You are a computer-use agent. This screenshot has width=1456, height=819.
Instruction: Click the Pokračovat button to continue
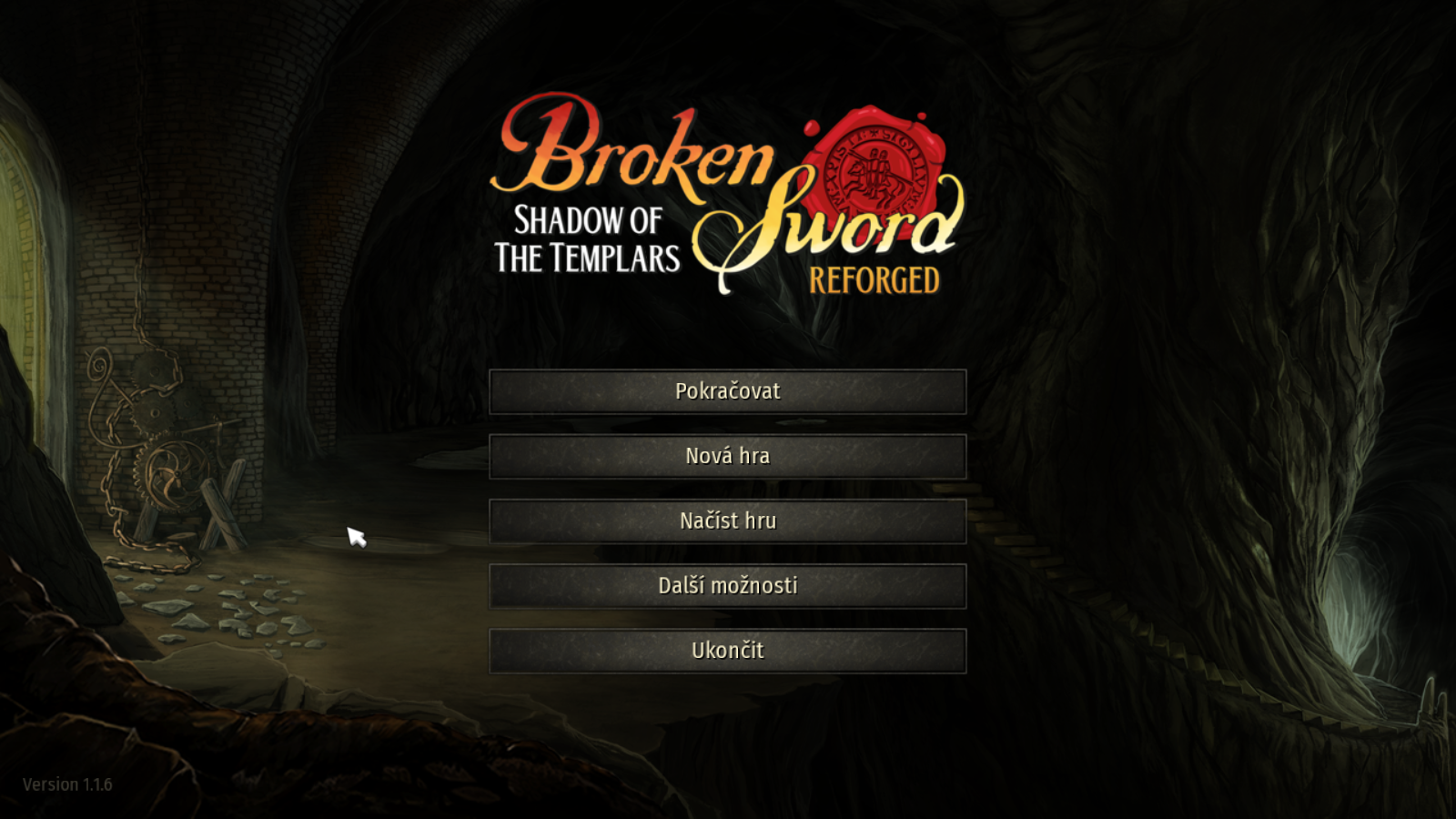[727, 391]
